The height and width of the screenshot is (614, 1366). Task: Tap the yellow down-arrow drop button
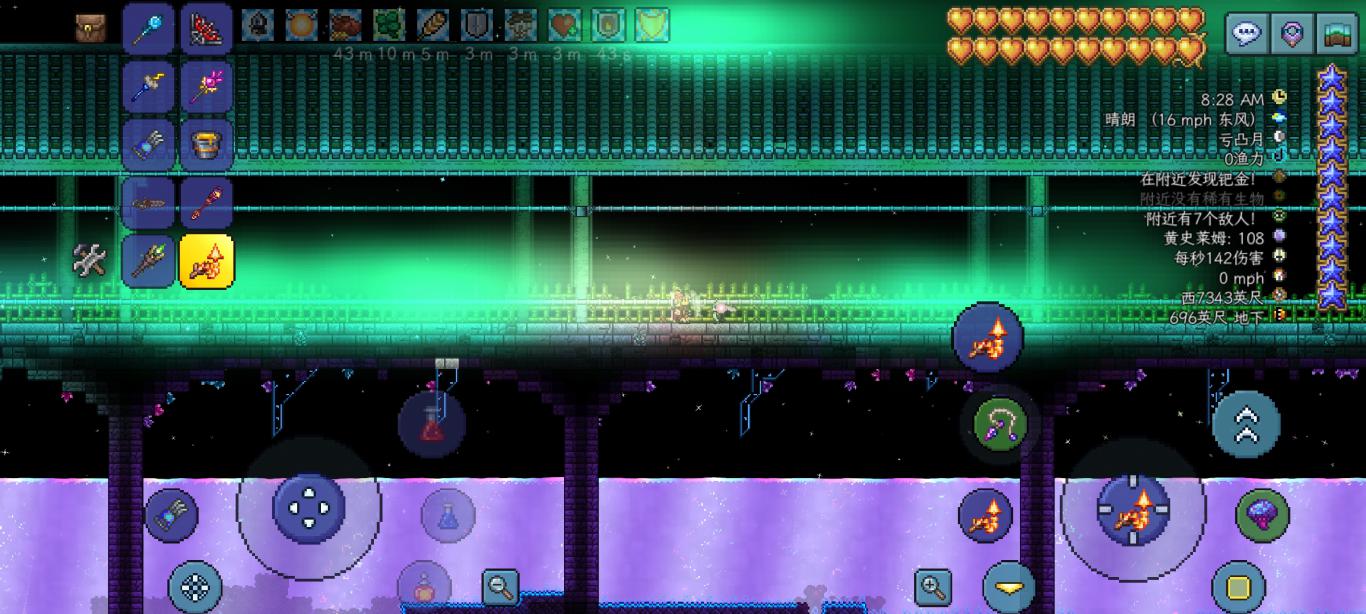[x=1008, y=587]
